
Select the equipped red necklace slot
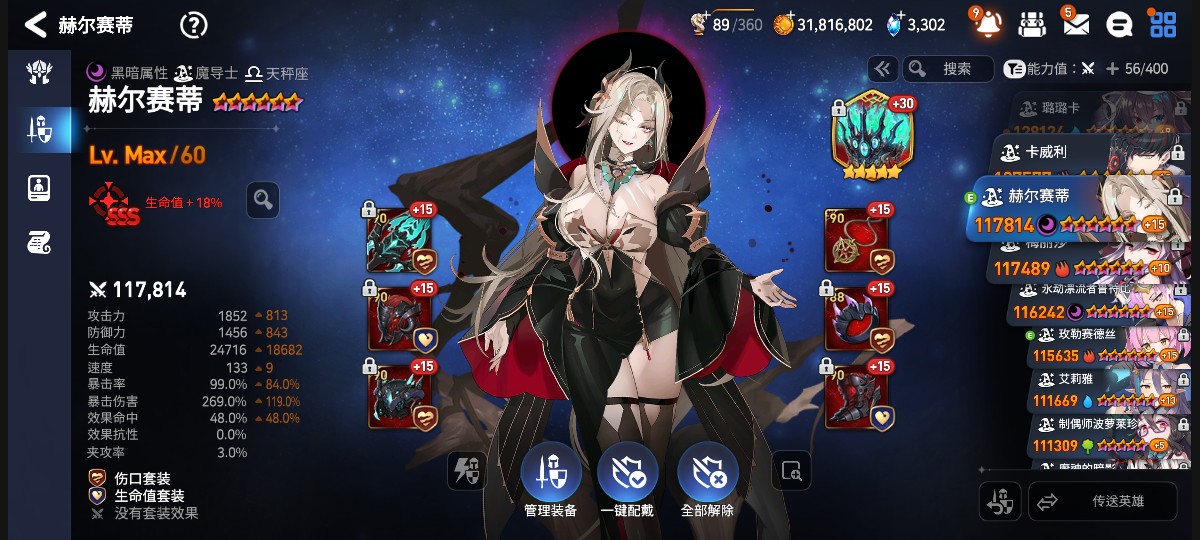click(857, 240)
